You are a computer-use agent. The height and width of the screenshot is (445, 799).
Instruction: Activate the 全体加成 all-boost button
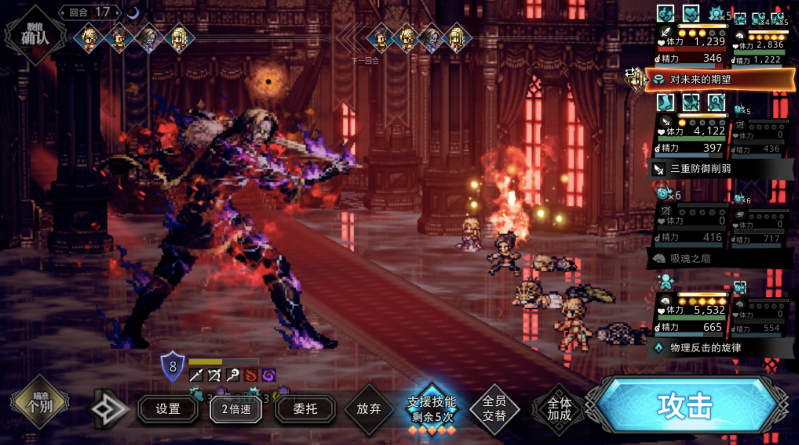(x=557, y=408)
